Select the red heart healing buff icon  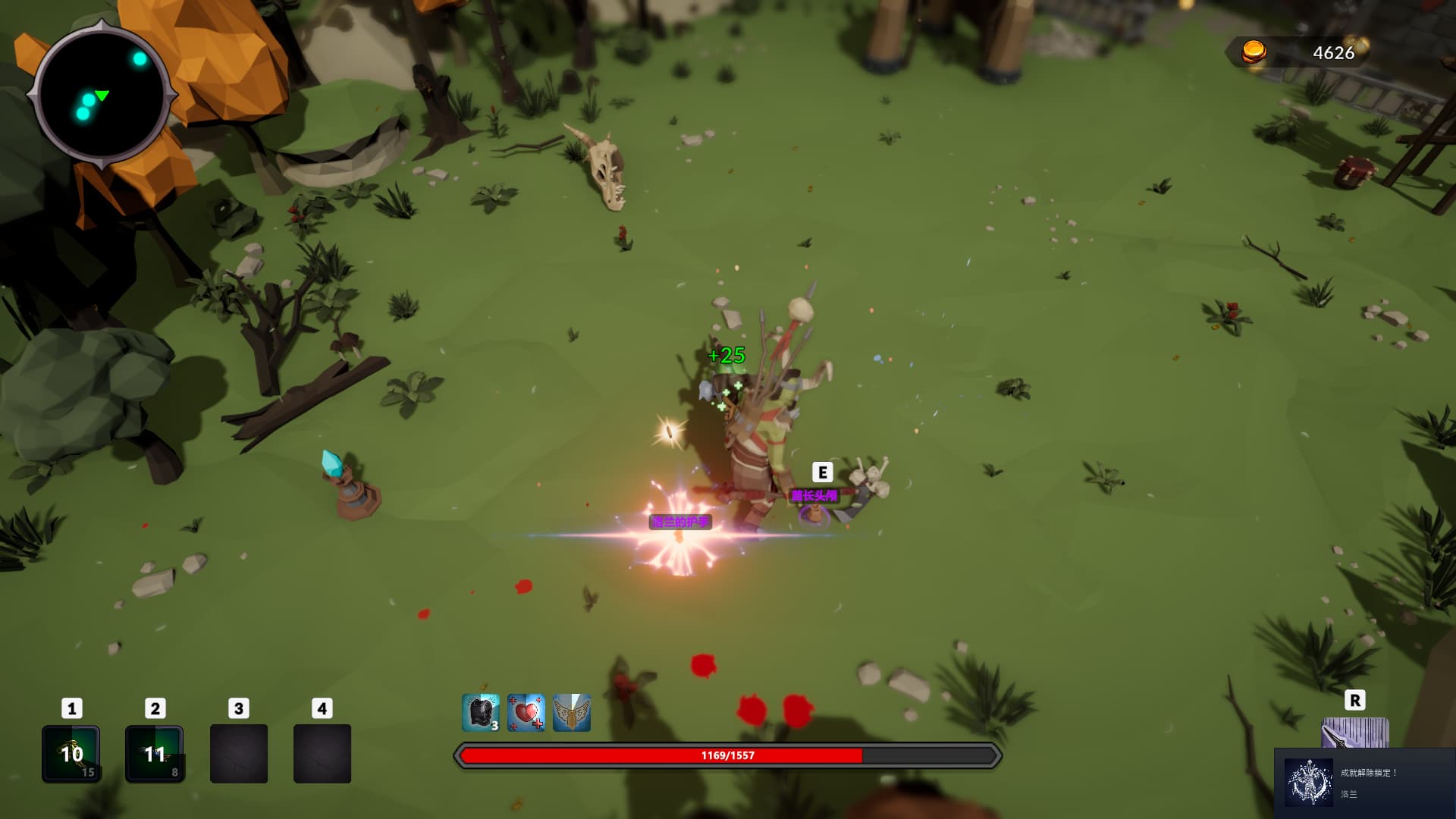tap(526, 713)
